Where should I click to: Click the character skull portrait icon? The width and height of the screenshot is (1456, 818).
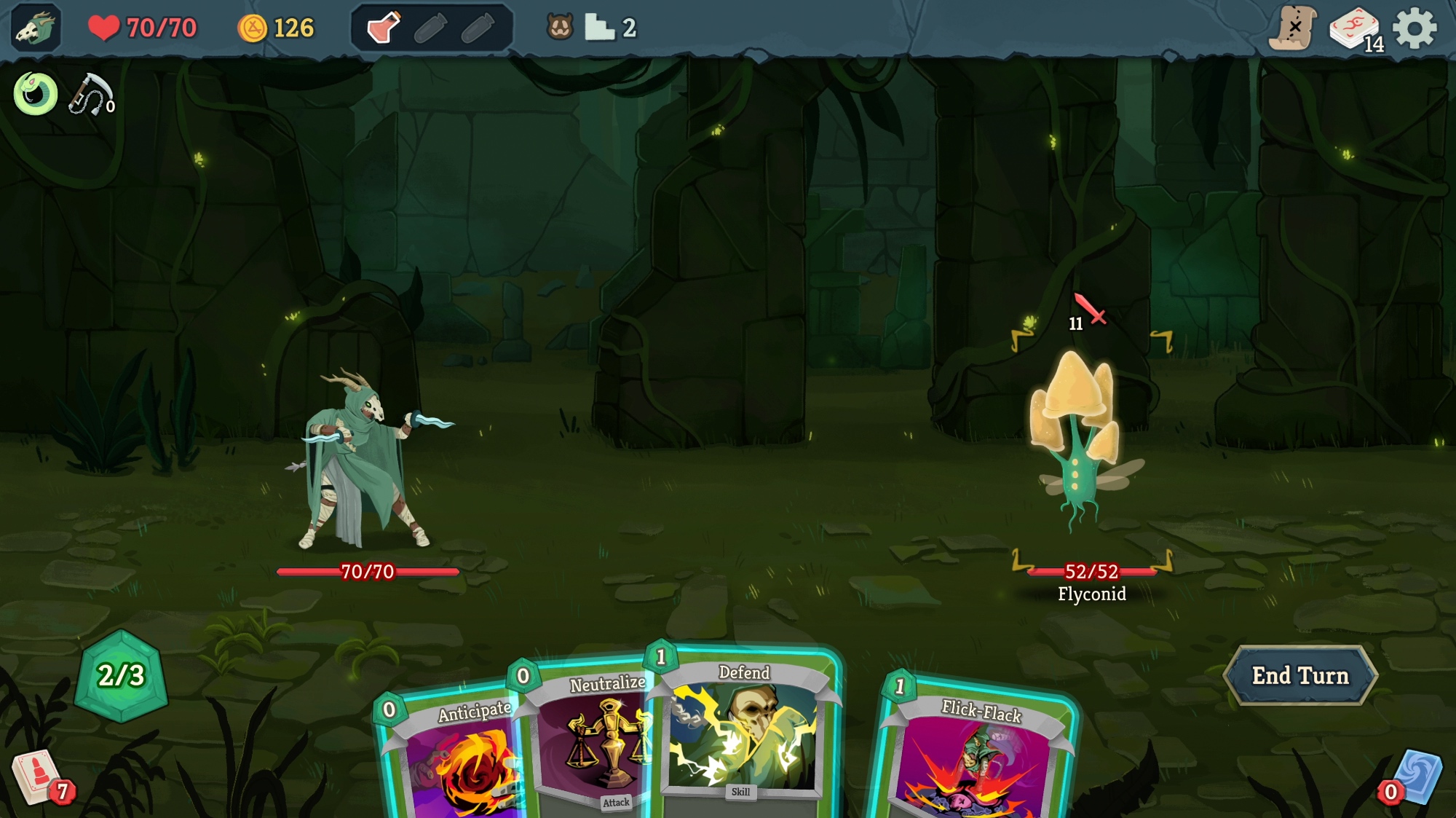[35, 29]
